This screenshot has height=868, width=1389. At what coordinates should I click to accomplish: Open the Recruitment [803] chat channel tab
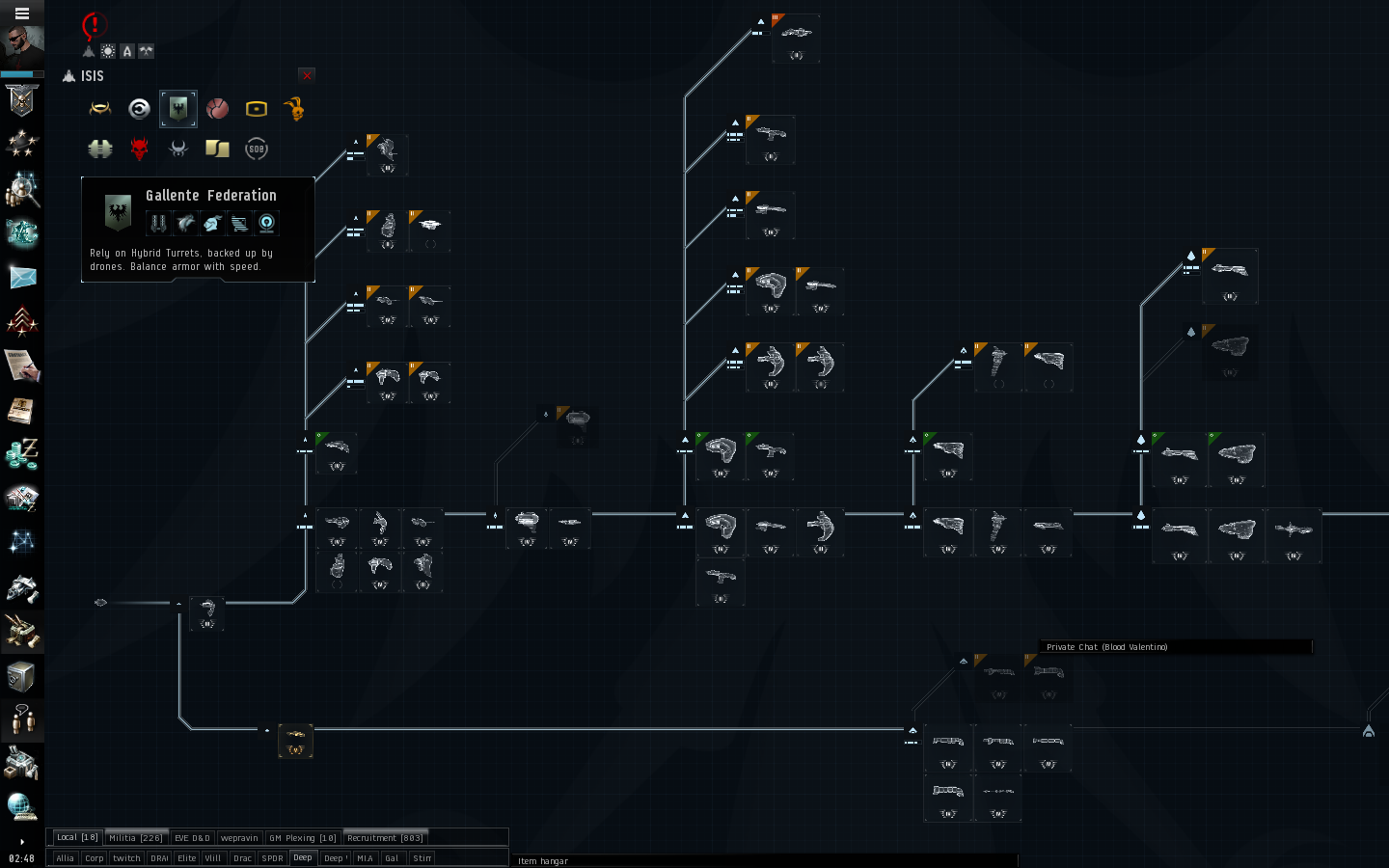(385, 837)
